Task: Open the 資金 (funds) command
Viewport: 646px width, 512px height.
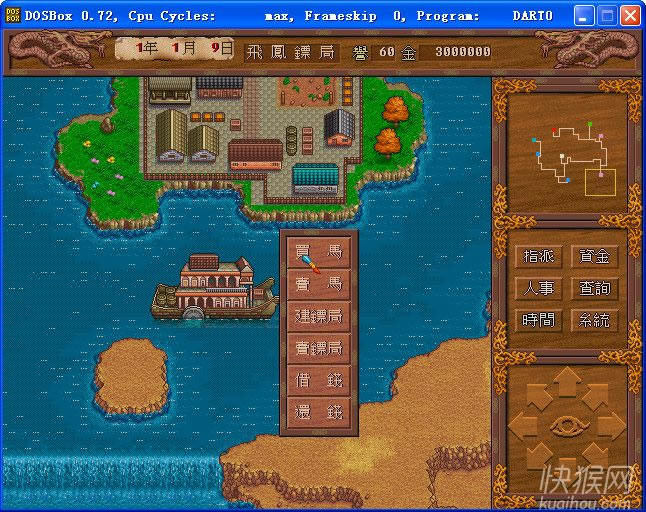Action: point(594,256)
